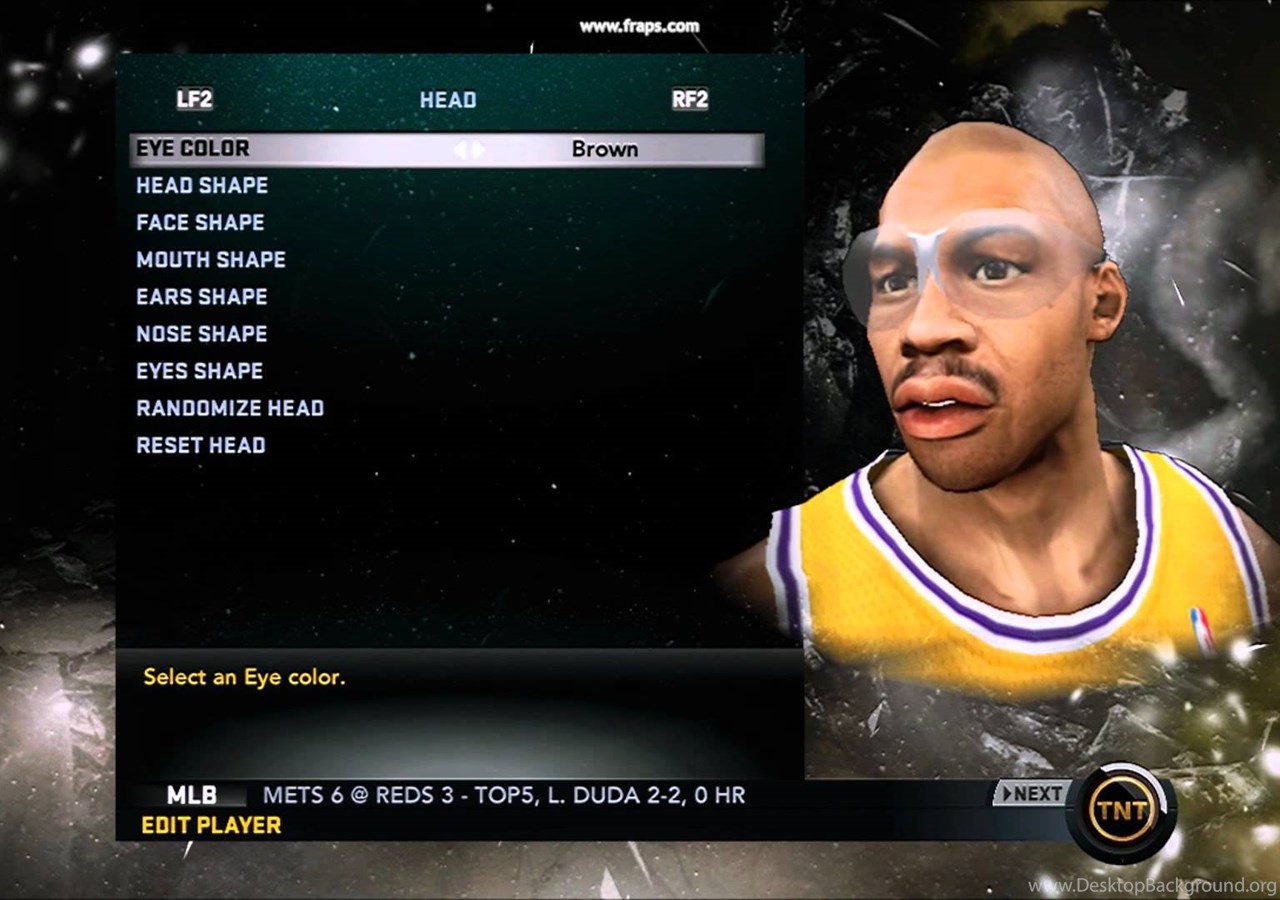
Task: Open the Nose Shape option
Action: [202, 334]
